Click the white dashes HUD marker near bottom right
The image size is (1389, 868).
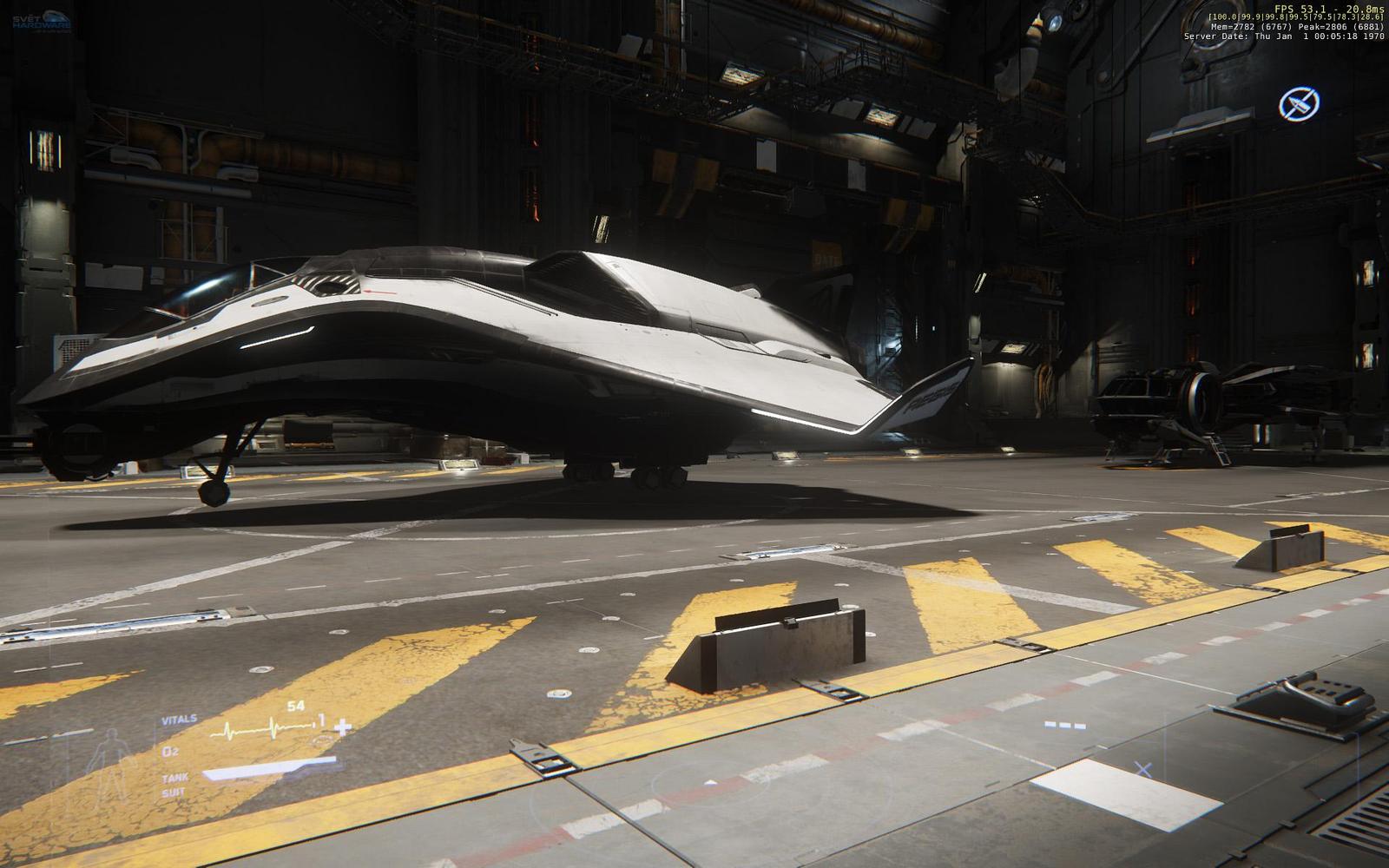(1065, 725)
